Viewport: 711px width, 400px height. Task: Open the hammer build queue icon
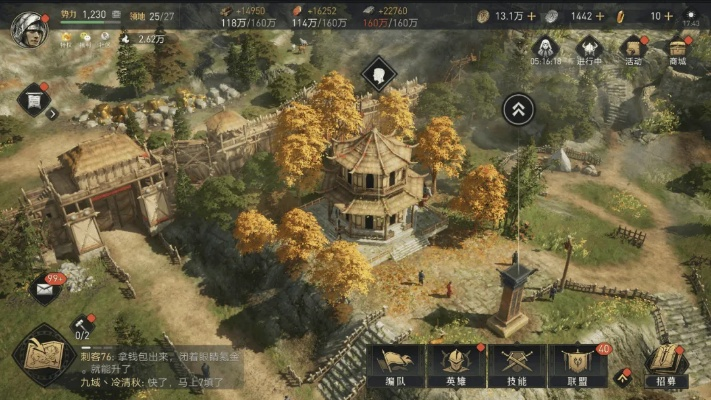tap(84, 325)
